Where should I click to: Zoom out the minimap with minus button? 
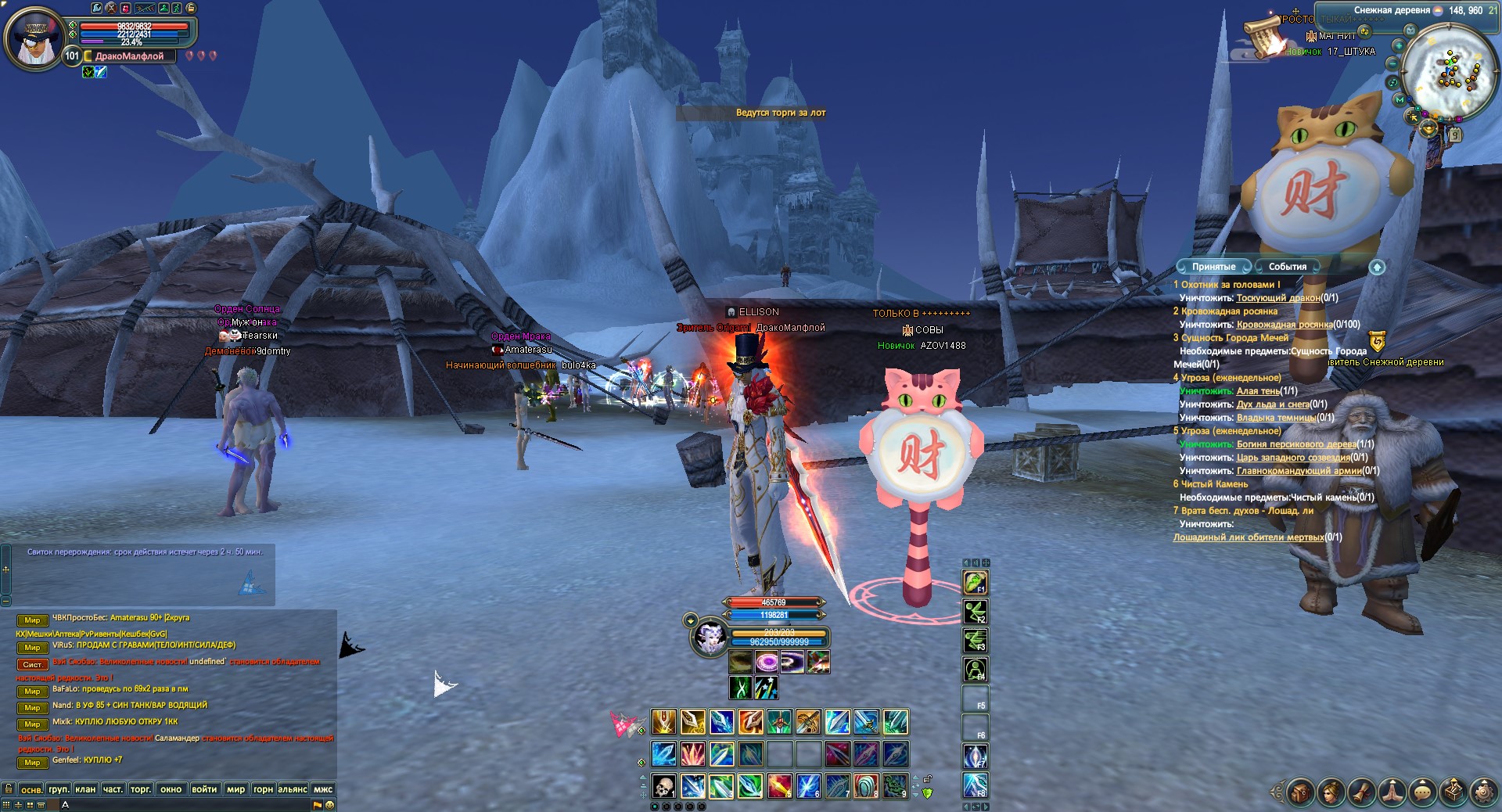point(1393,63)
